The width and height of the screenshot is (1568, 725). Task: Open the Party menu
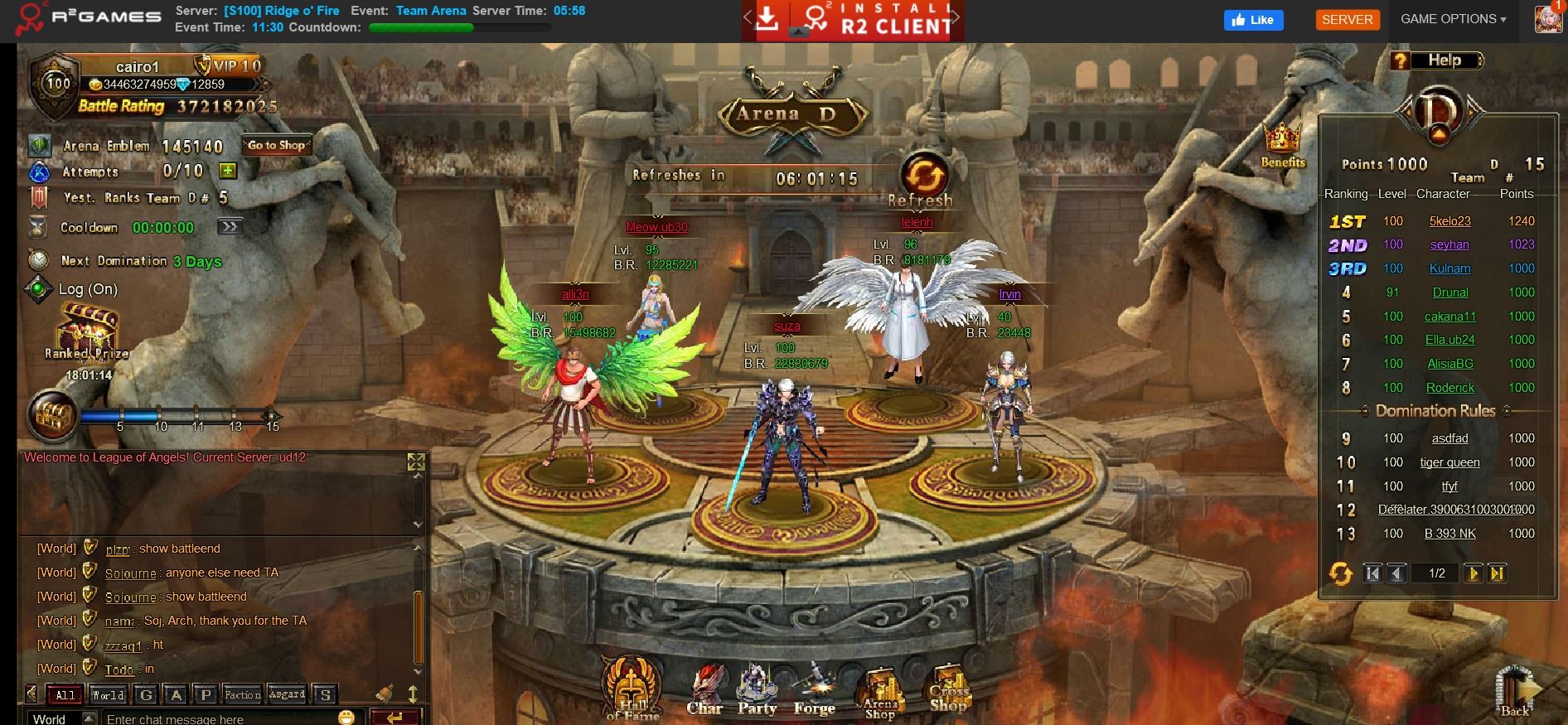(x=757, y=689)
